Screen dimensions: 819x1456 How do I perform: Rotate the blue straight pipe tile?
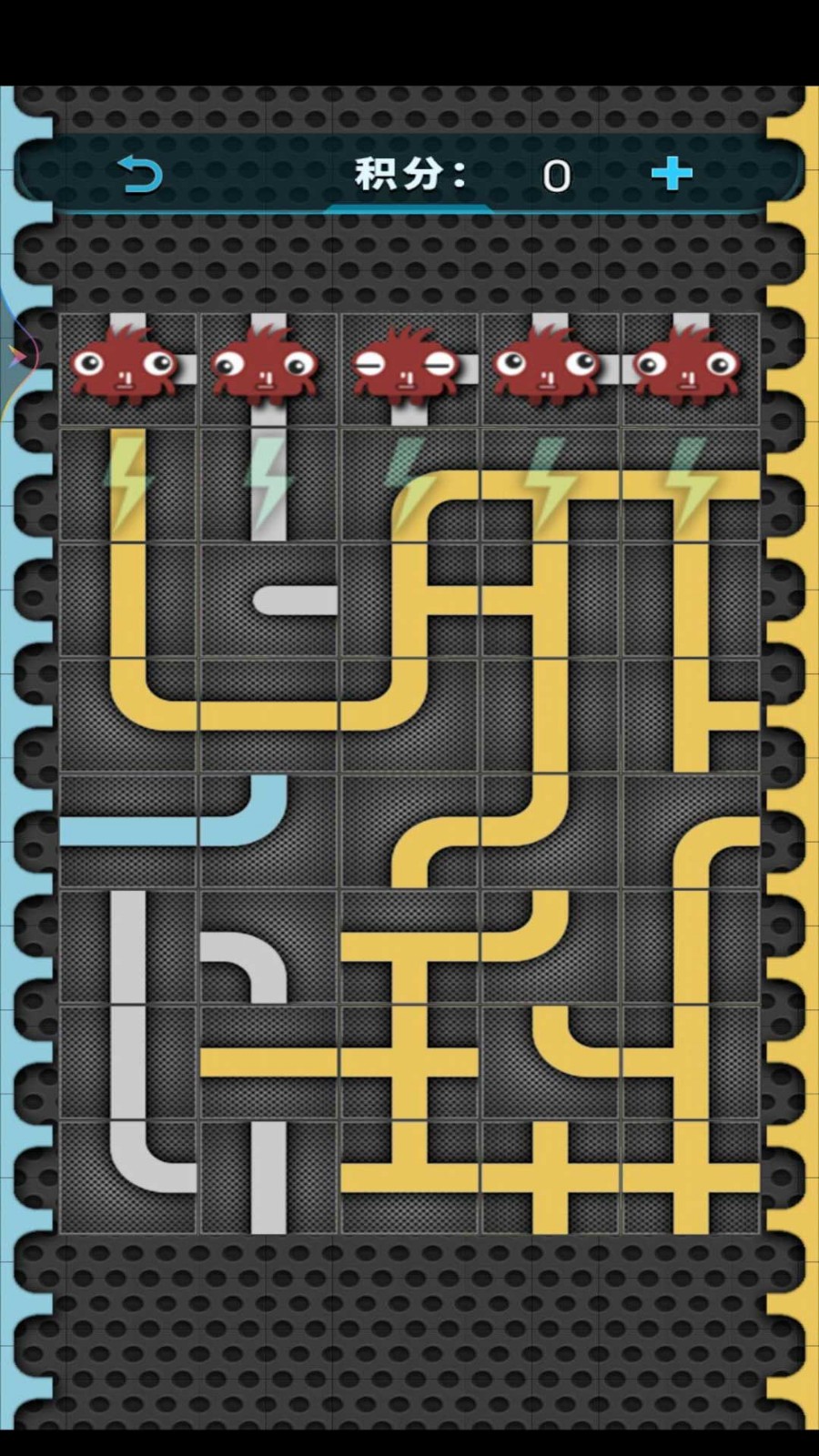click(x=128, y=830)
